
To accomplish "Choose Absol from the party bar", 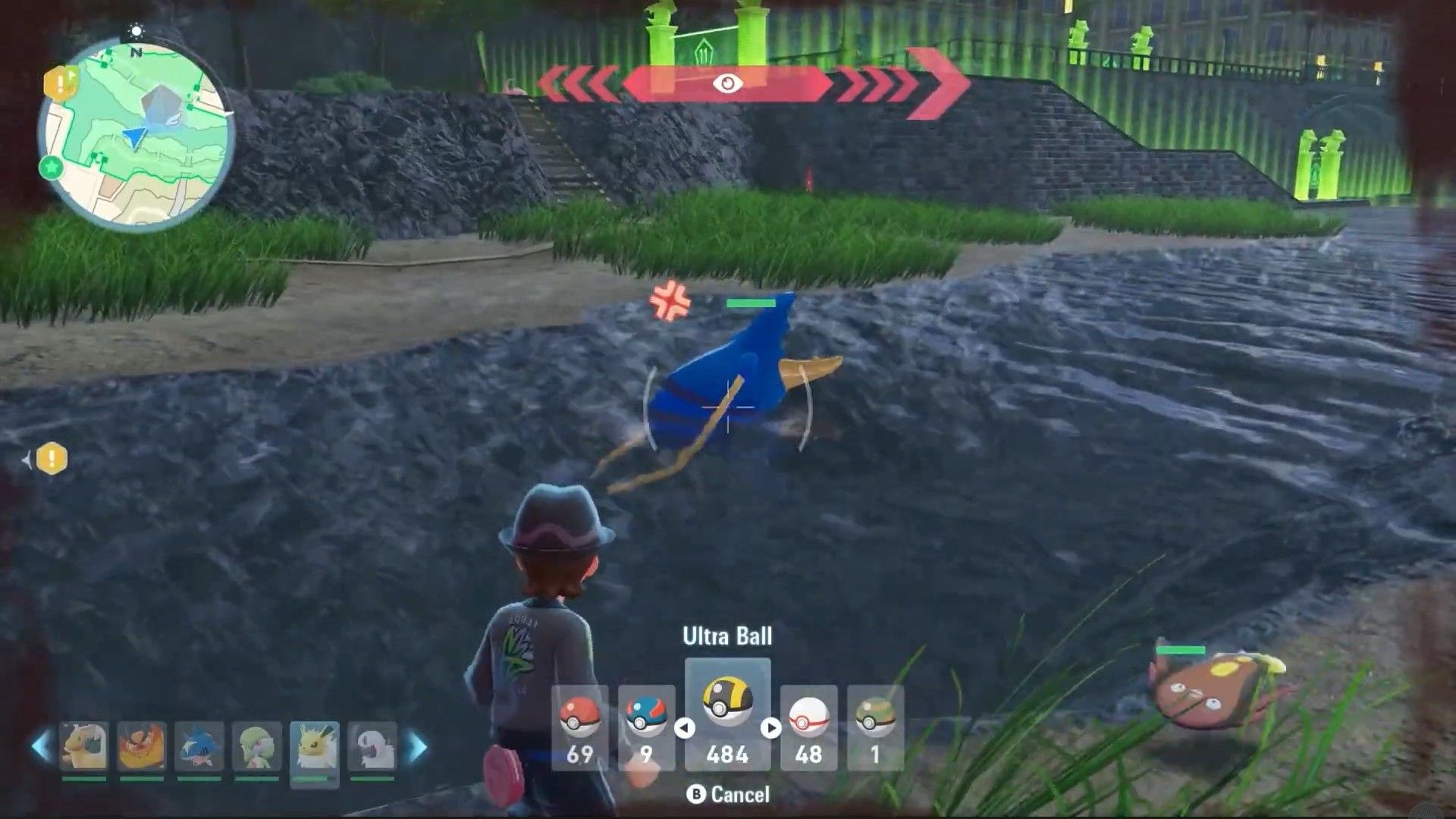I will coord(372,748).
